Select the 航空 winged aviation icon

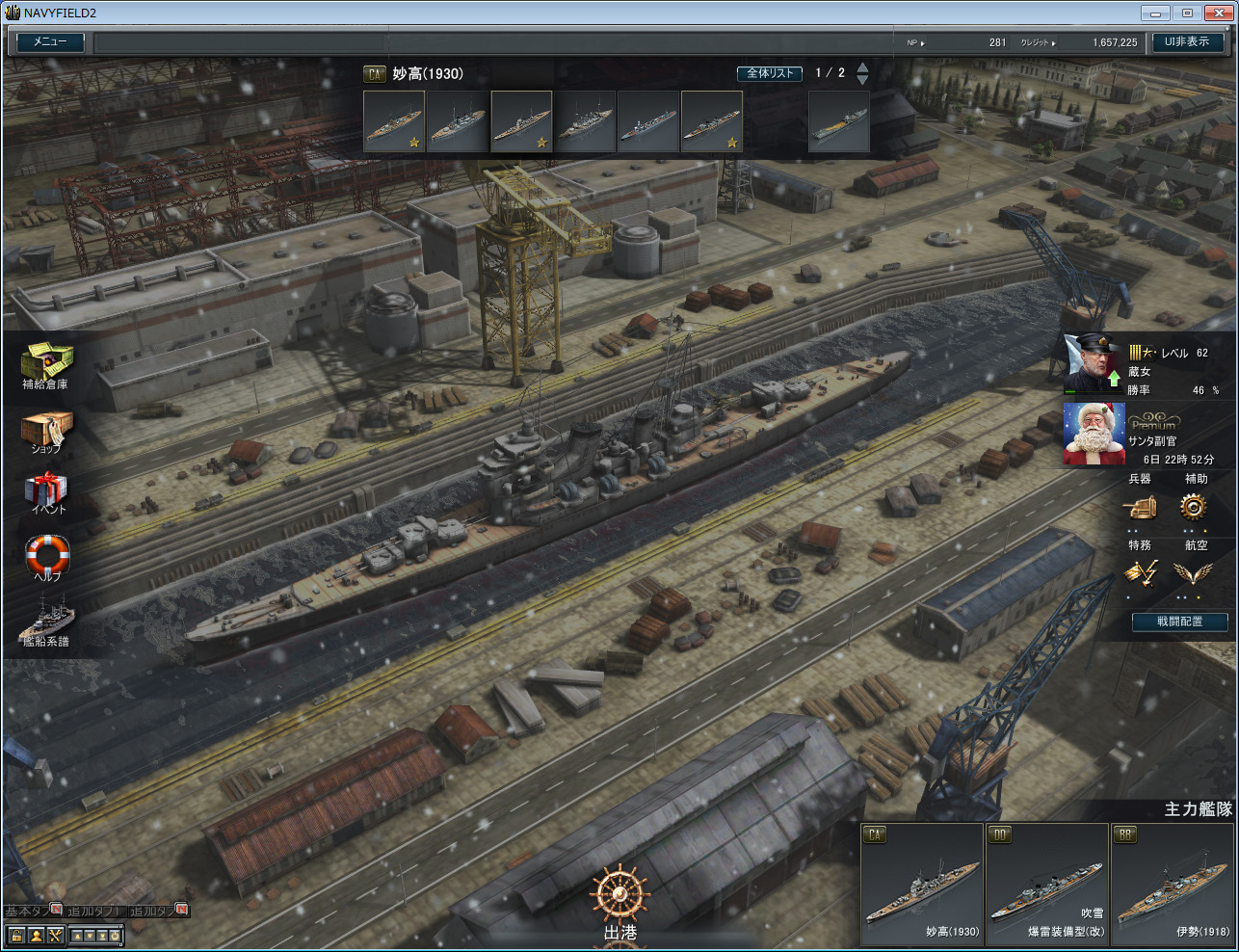tap(1194, 573)
